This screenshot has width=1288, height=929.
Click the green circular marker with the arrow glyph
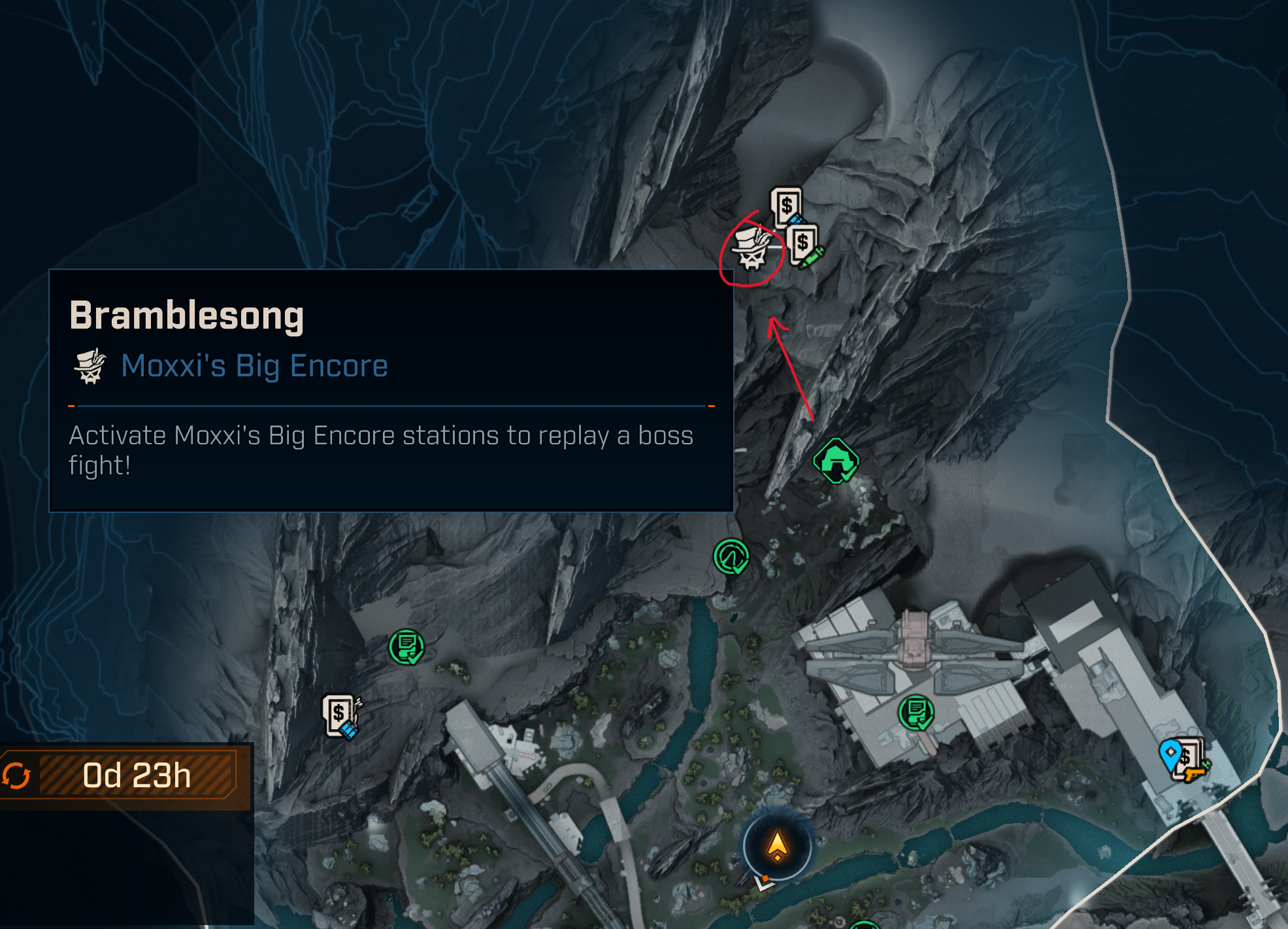click(x=731, y=557)
